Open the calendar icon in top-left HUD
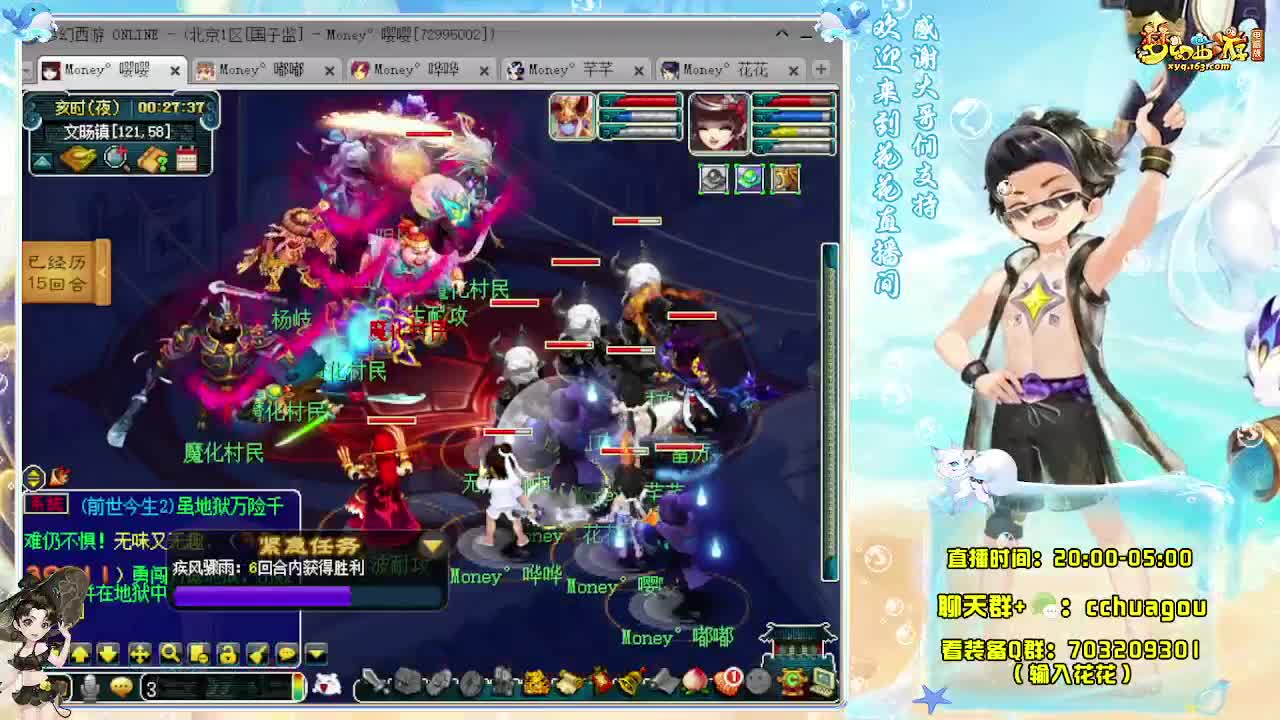Viewport: 1280px width, 720px height. 186,158
